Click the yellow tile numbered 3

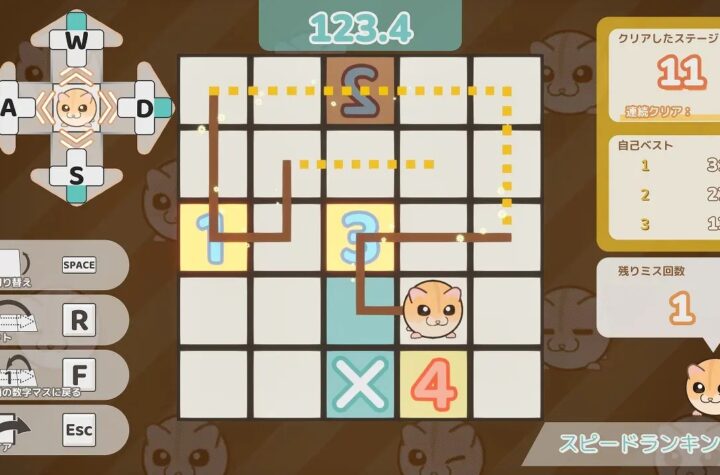click(x=361, y=237)
